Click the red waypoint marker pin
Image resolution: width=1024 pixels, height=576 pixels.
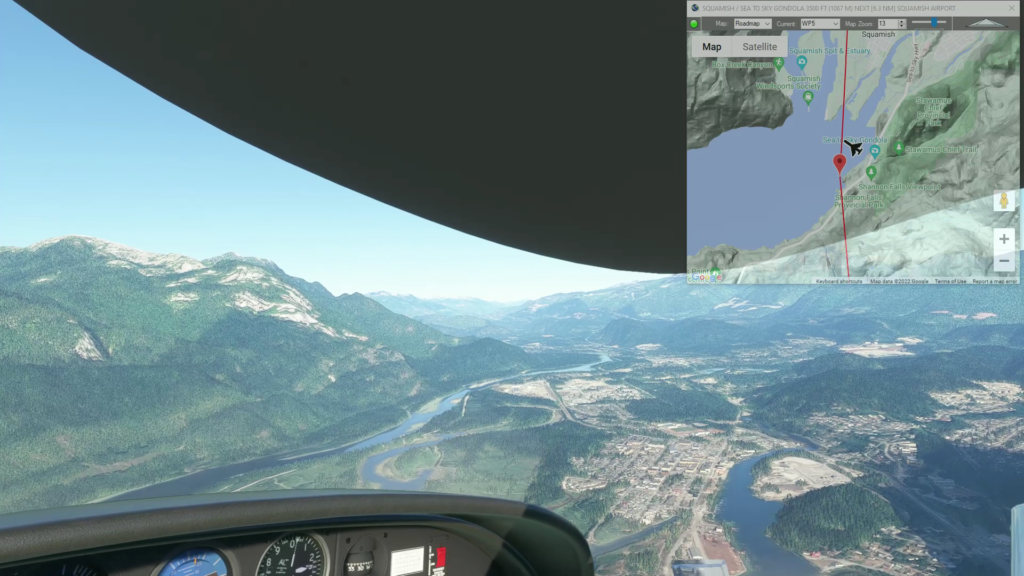pos(840,163)
